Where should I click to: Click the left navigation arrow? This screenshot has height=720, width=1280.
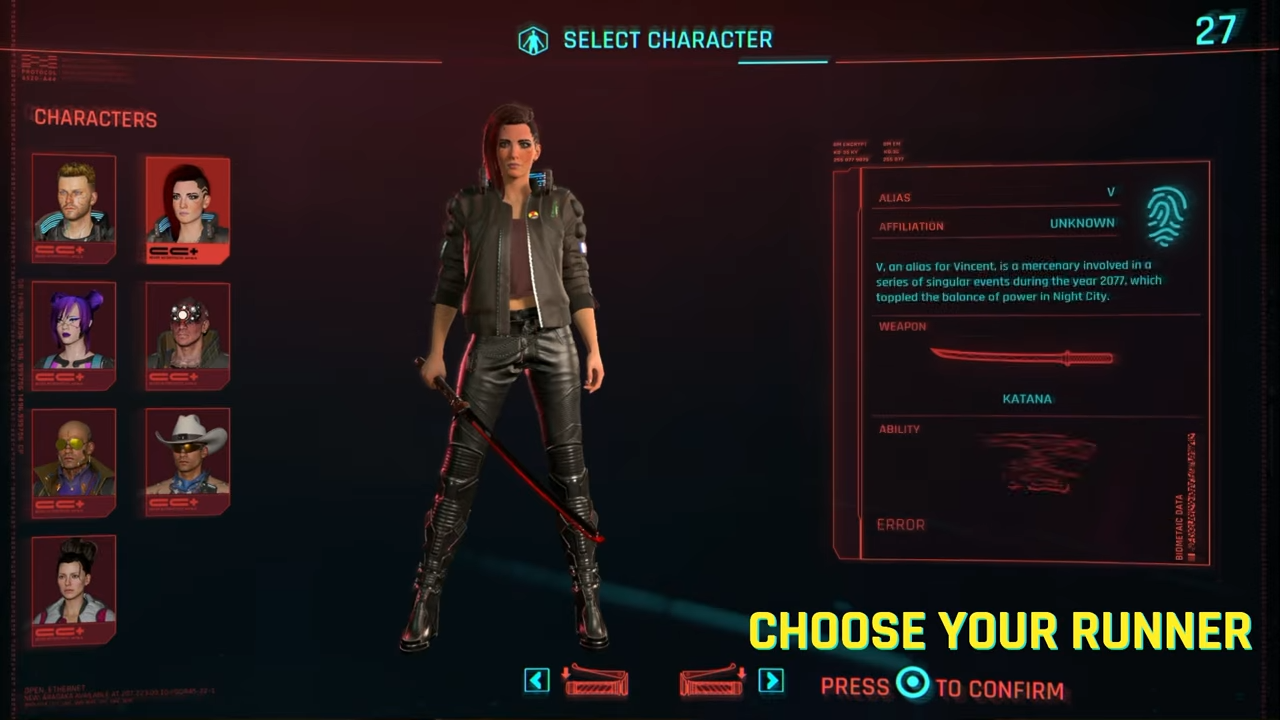(536, 681)
